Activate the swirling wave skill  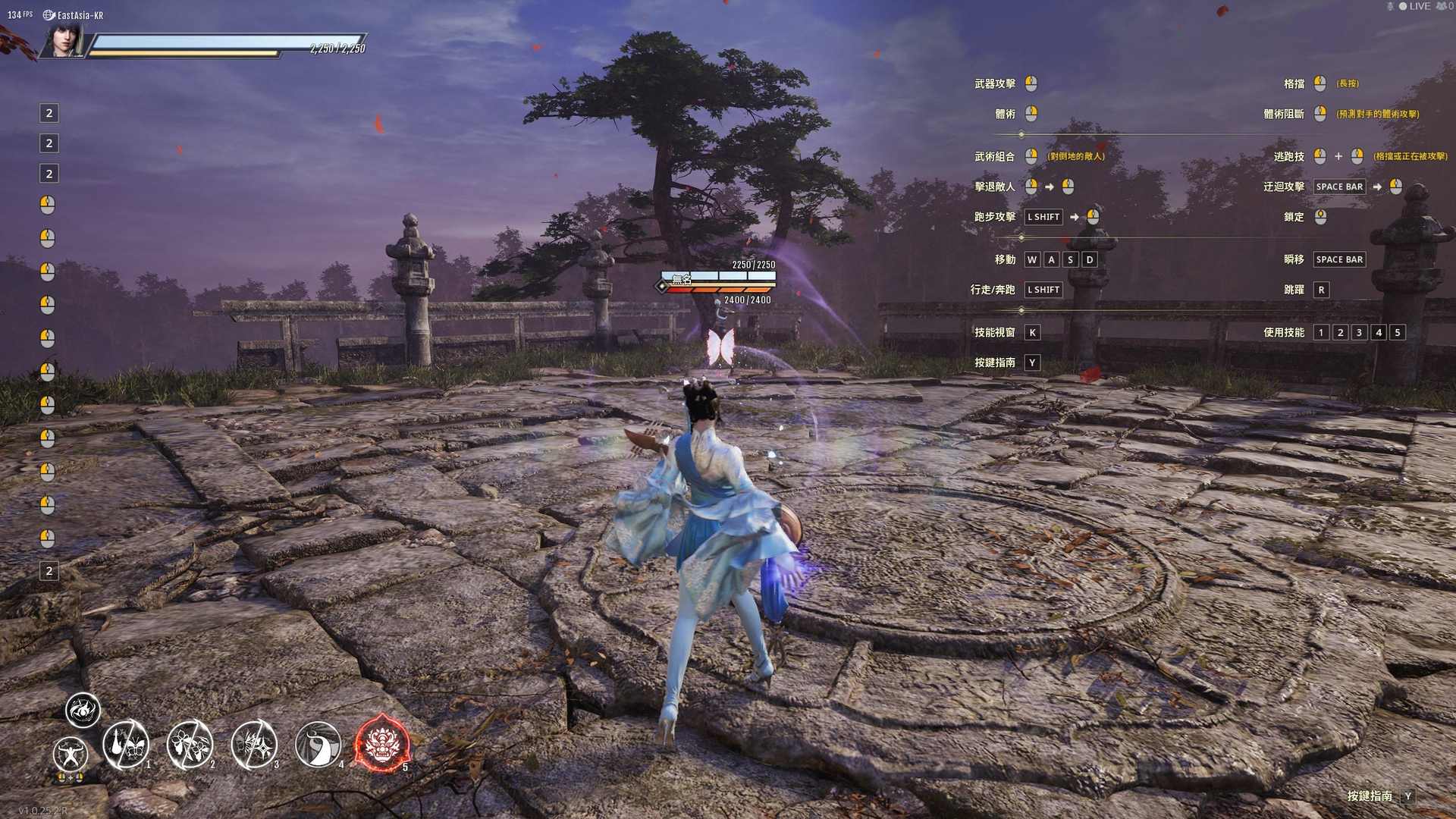click(x=318, y=745)
